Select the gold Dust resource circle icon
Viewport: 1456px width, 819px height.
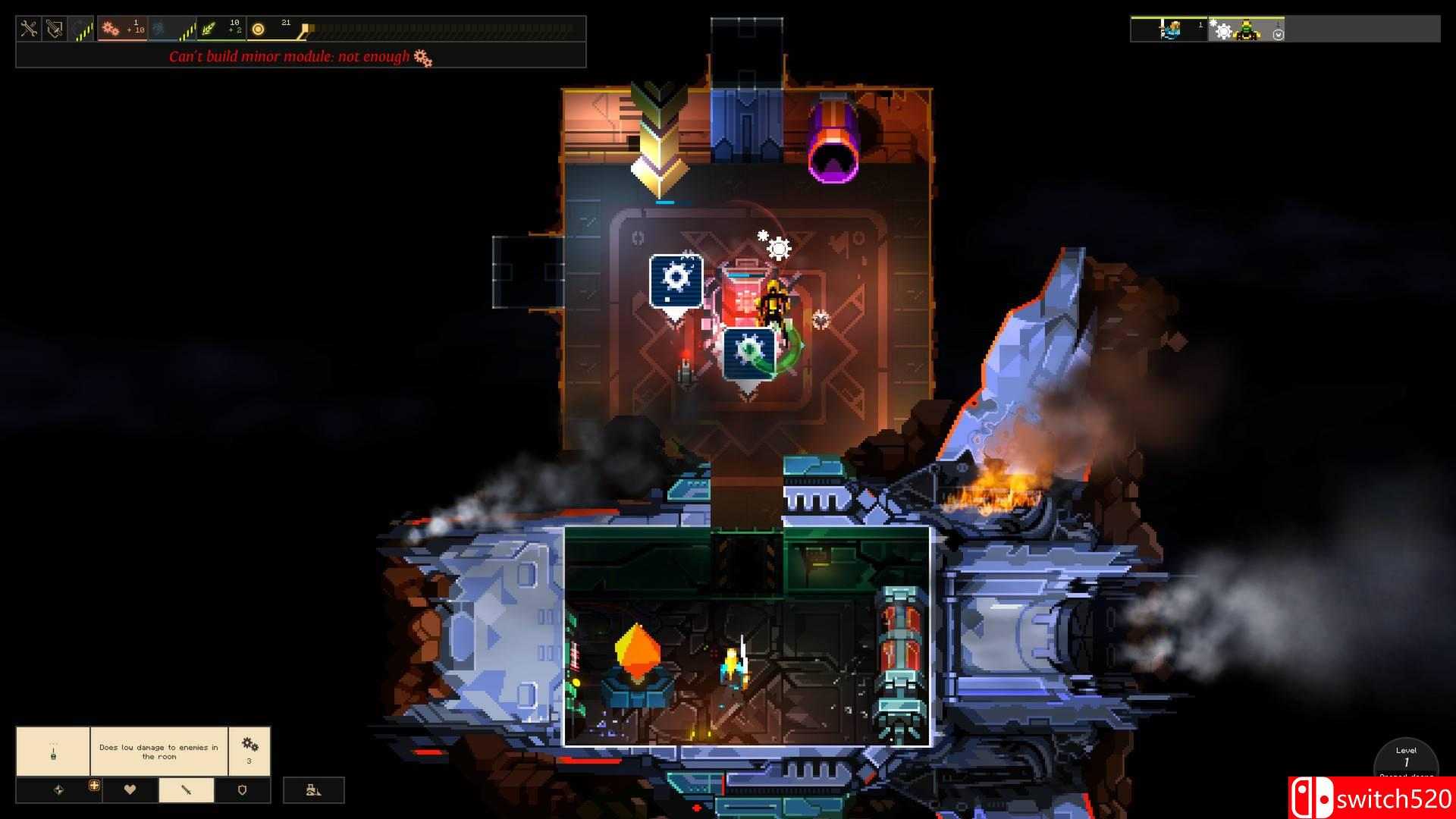pos(258,29)
